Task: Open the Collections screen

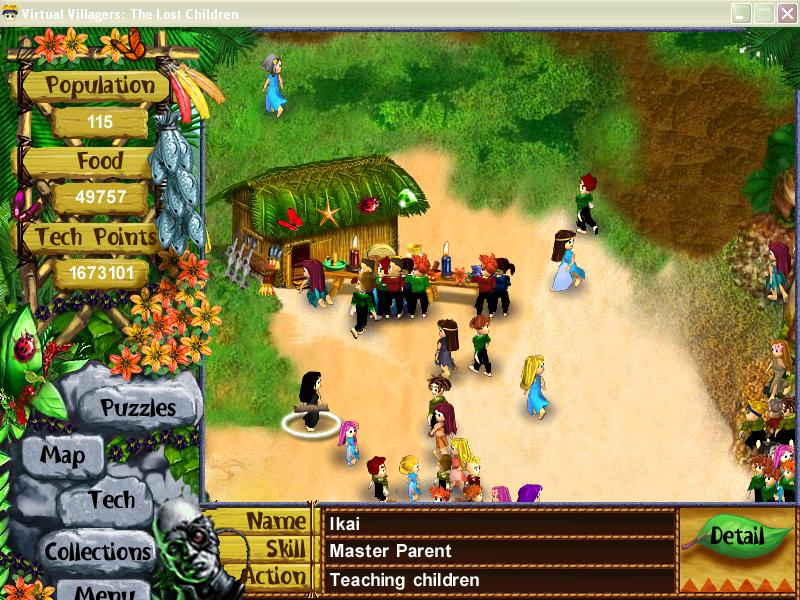Action: pos(97,551)
